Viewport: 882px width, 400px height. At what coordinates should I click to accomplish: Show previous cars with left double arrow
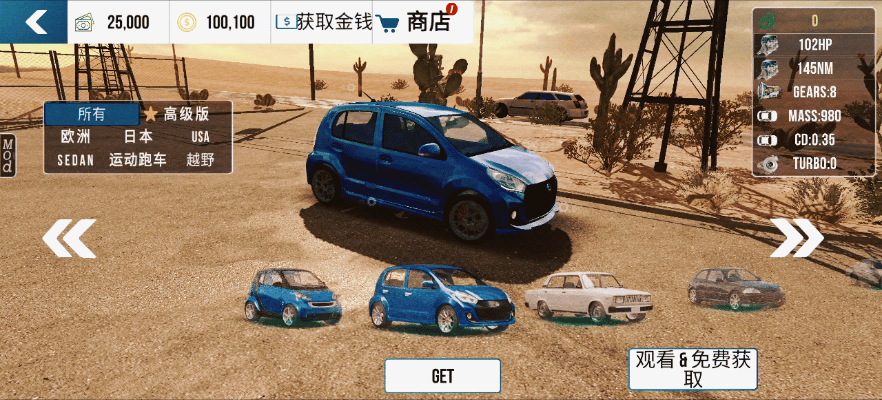pyautogui.click(x=69, y=238)
